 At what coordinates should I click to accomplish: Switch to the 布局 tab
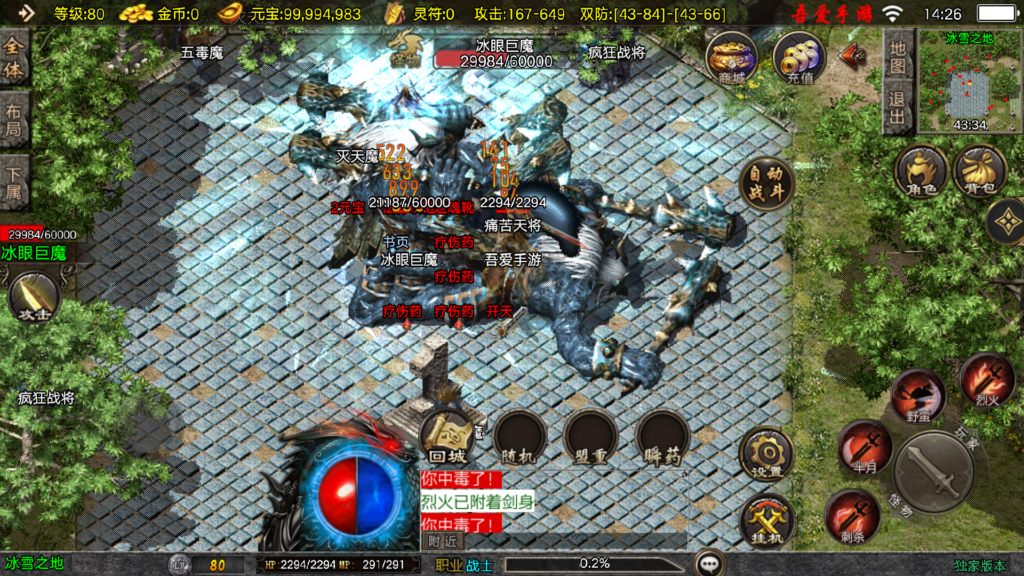15,121
